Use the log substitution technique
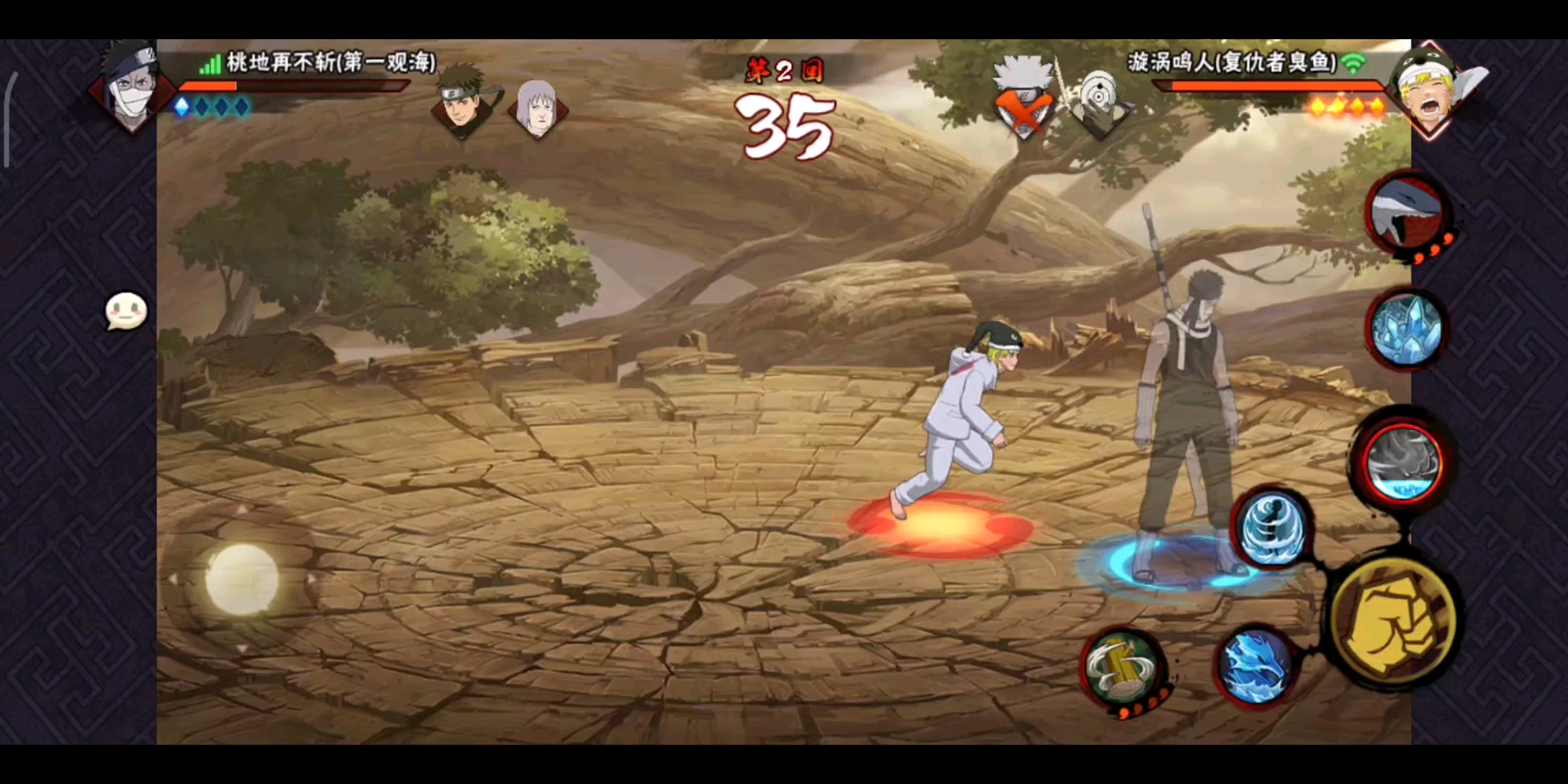Screen dimensions: 1568x784 tap(1122, 668)
